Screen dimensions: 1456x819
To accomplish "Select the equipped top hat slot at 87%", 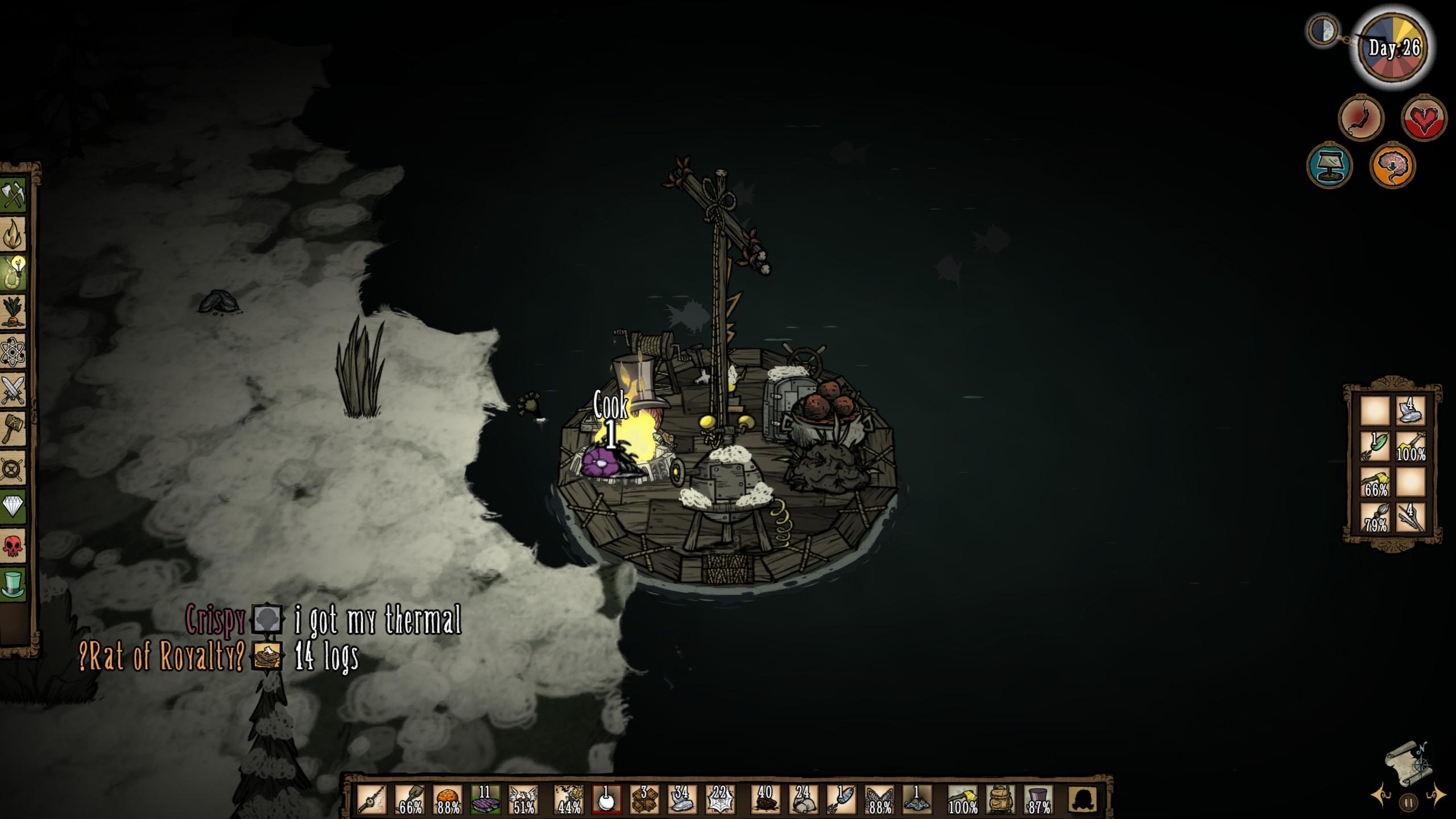I will [1039, 799].
